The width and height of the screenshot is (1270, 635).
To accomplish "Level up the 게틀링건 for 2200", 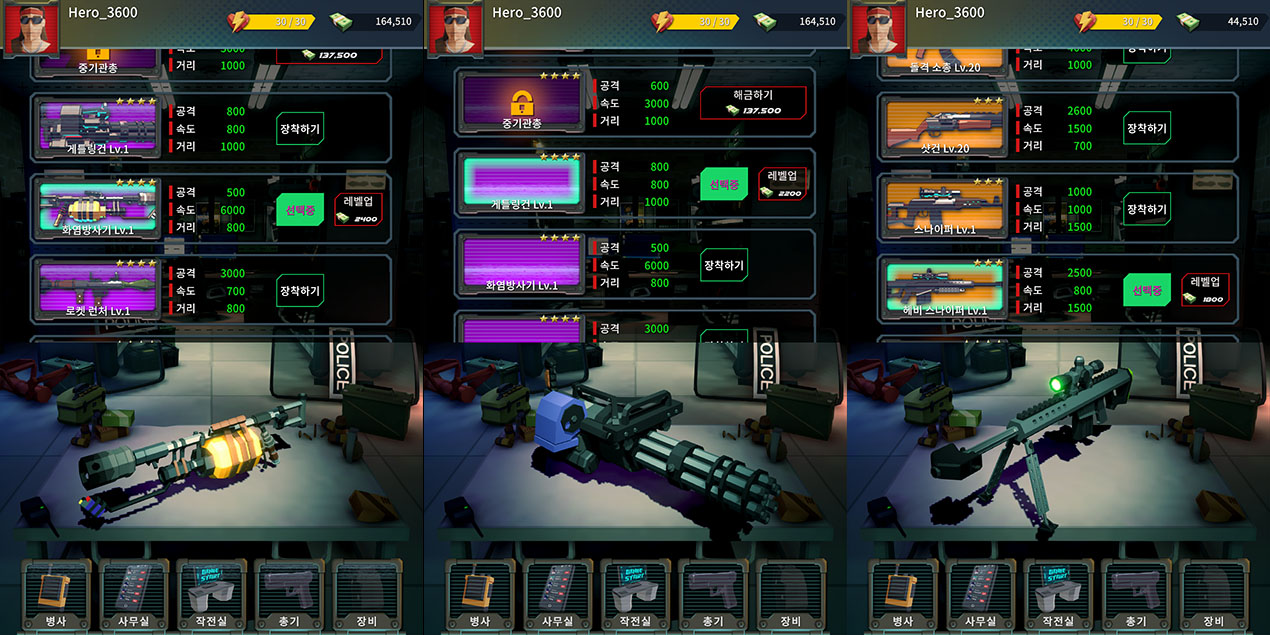I will coord(782,183).
